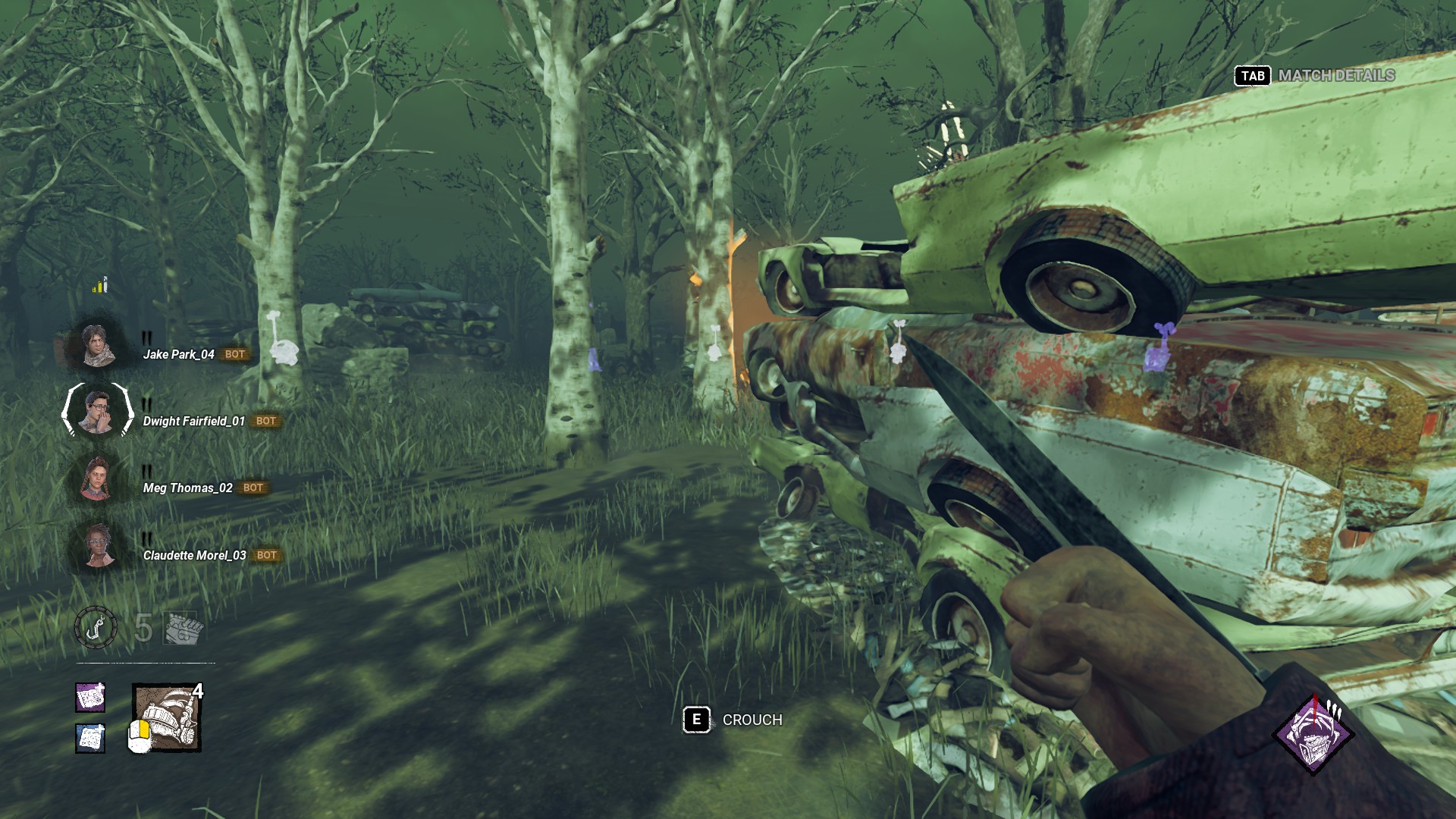
Task: Click the hook counter icon
Action: tap(96, 628)
